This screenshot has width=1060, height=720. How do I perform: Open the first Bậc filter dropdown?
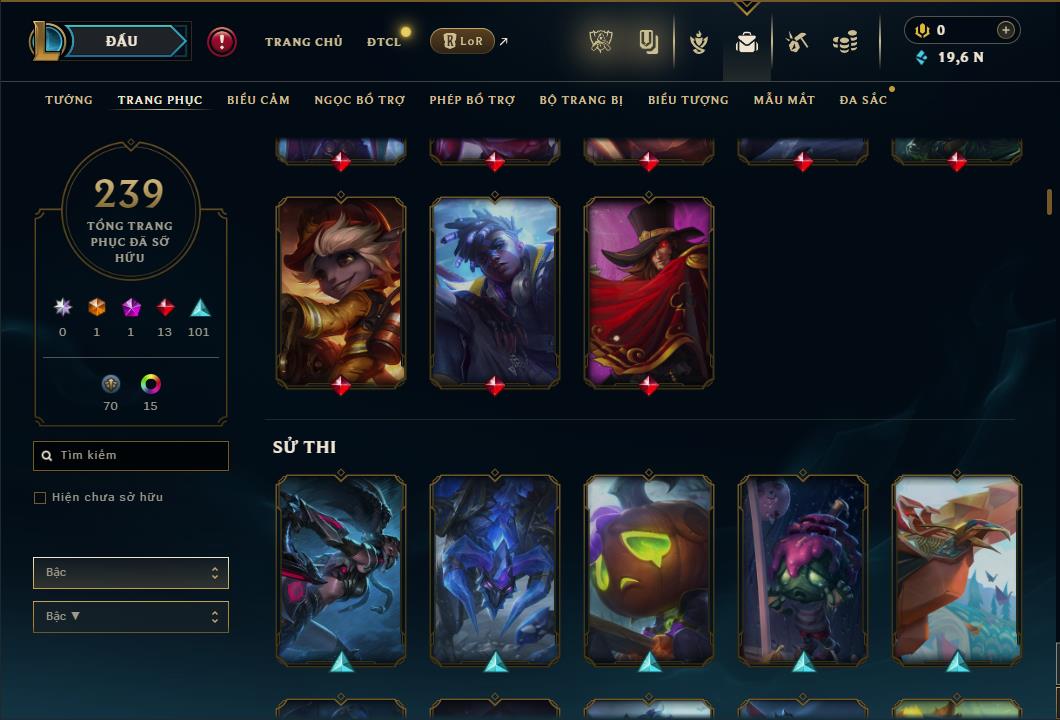coord(131,573)
